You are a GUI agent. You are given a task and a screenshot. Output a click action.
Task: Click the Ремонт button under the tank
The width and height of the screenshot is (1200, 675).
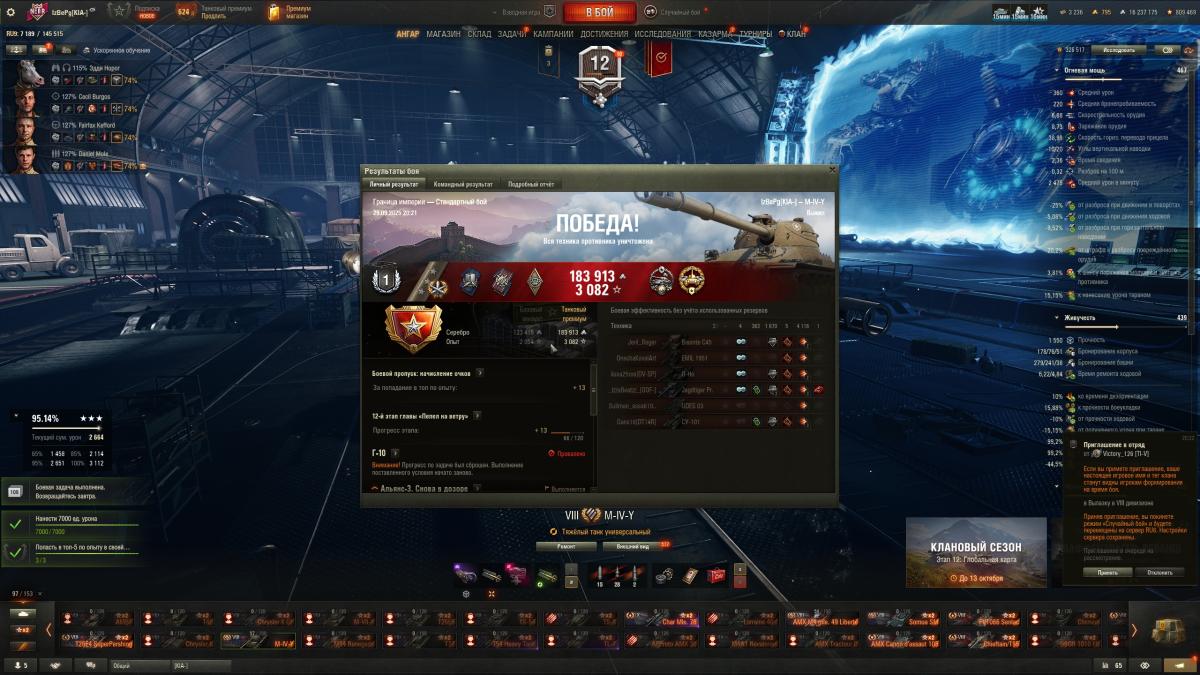tap(566, 546)
